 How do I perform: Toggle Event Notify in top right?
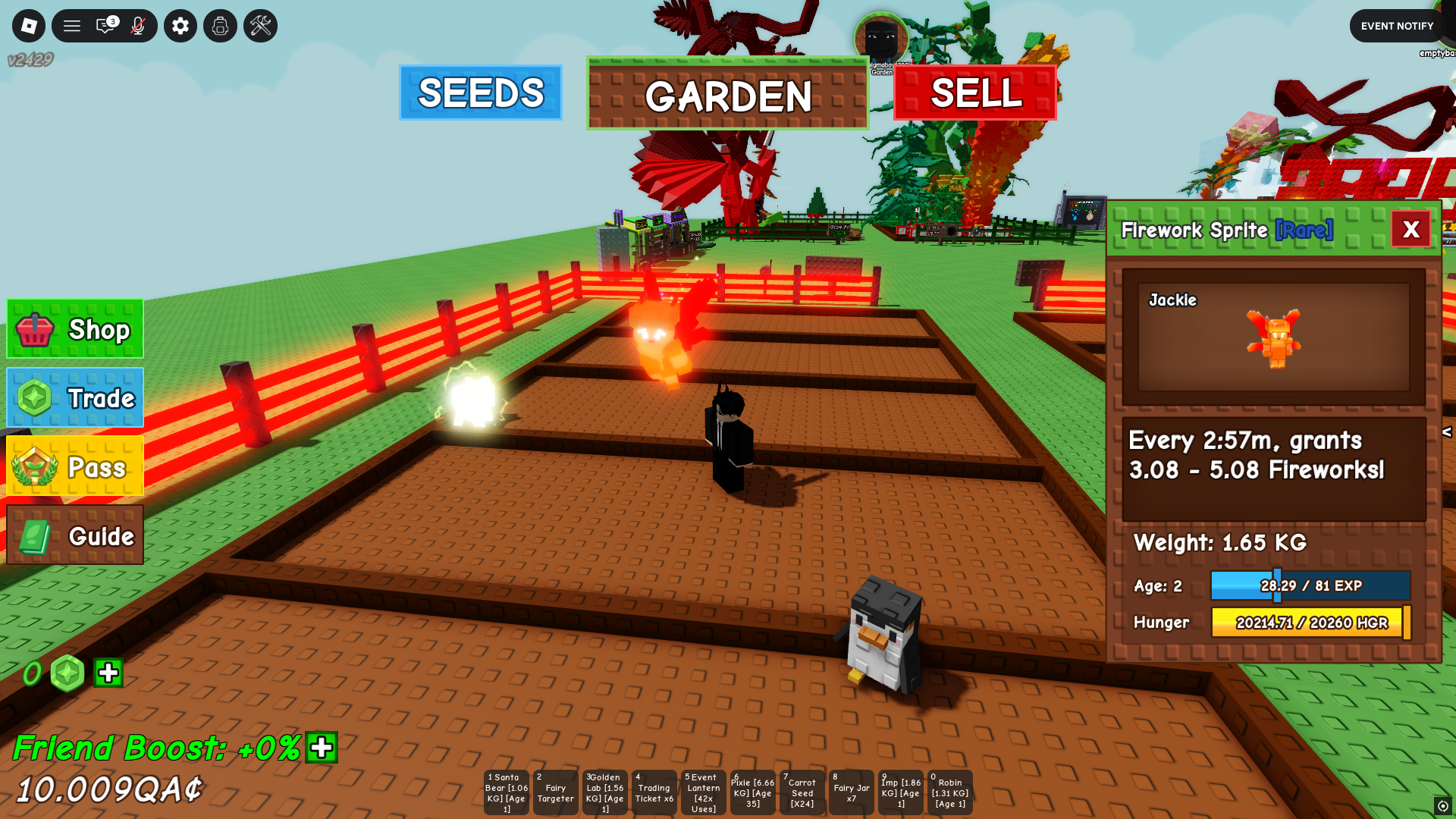coord(1396,25)
